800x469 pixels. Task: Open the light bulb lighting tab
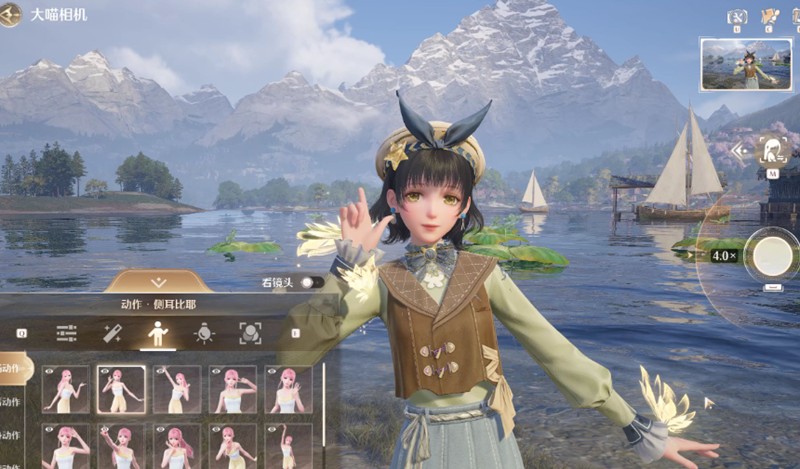point(204,333)
